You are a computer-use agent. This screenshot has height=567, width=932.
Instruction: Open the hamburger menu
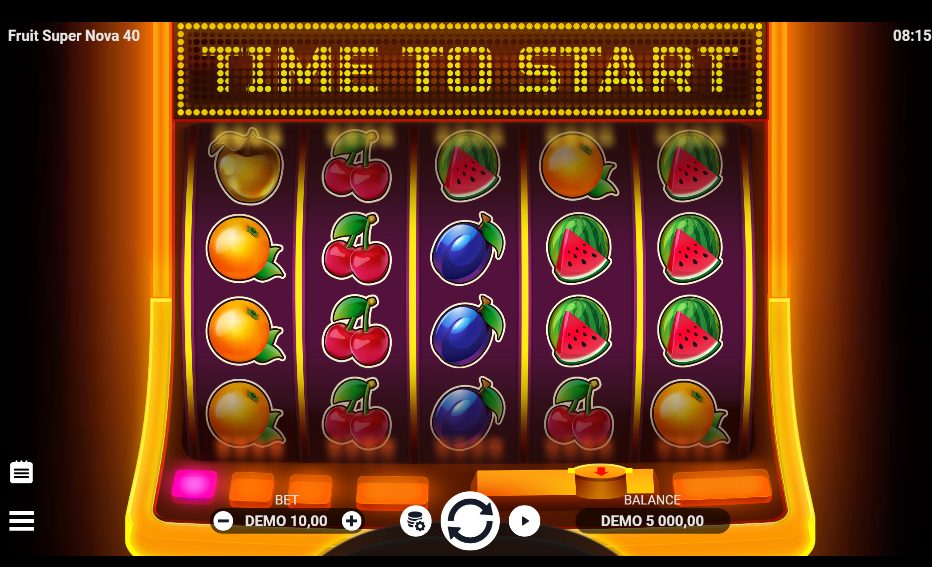pos(21,521)
